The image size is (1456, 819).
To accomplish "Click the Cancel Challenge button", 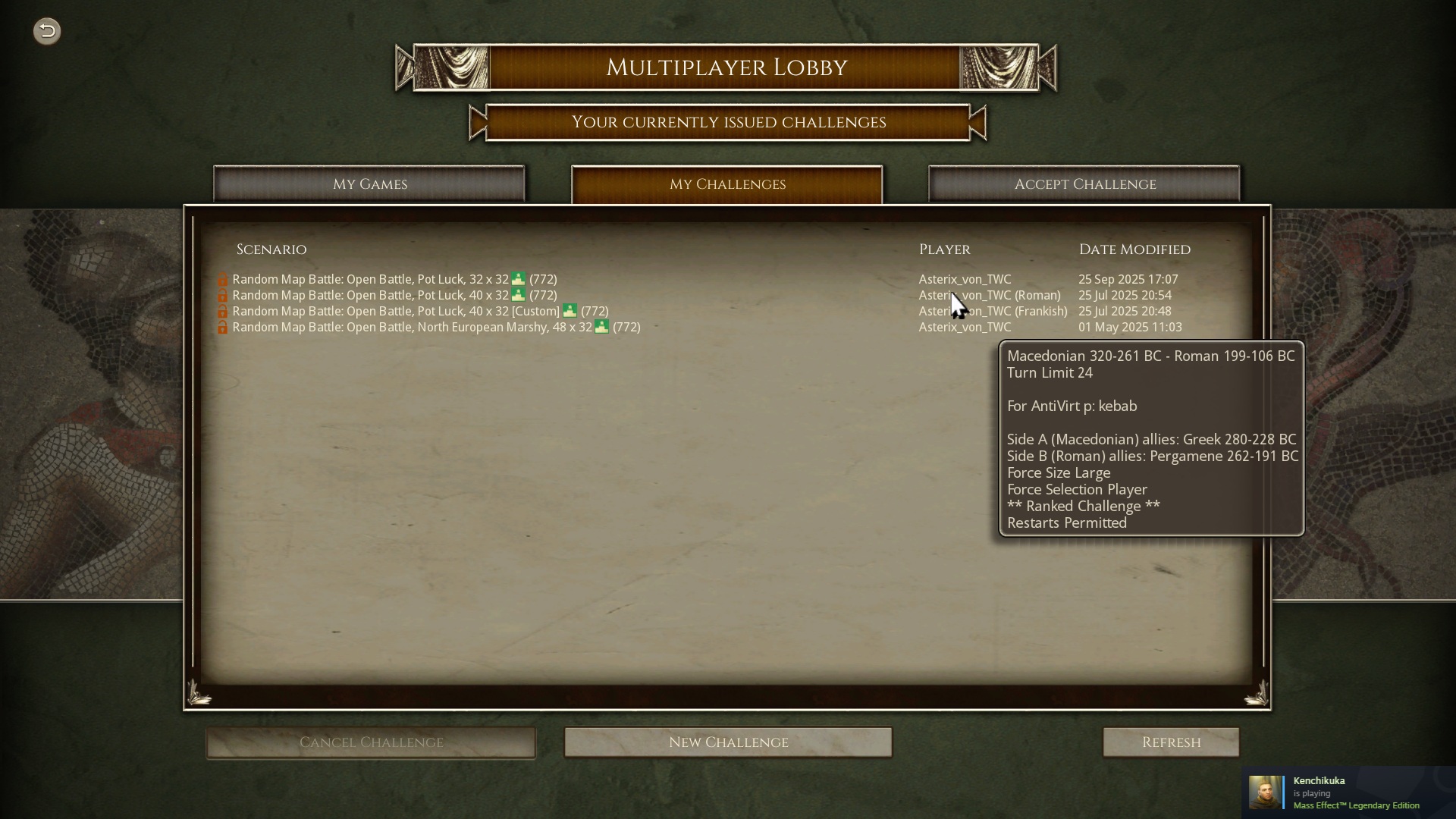I will coord(371,742).
